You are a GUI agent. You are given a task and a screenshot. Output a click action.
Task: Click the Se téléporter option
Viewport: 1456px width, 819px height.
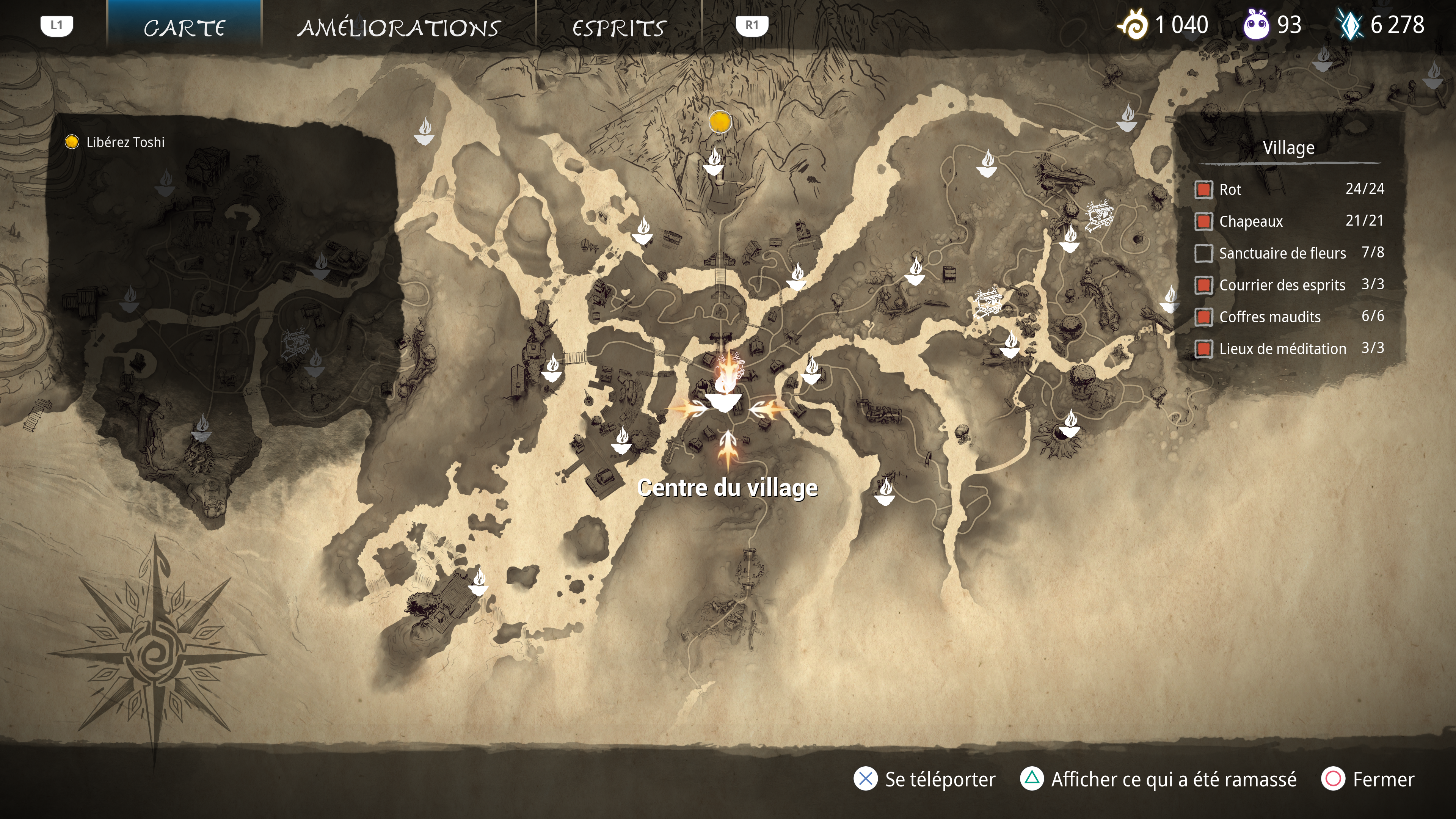(x=925, y=779)
